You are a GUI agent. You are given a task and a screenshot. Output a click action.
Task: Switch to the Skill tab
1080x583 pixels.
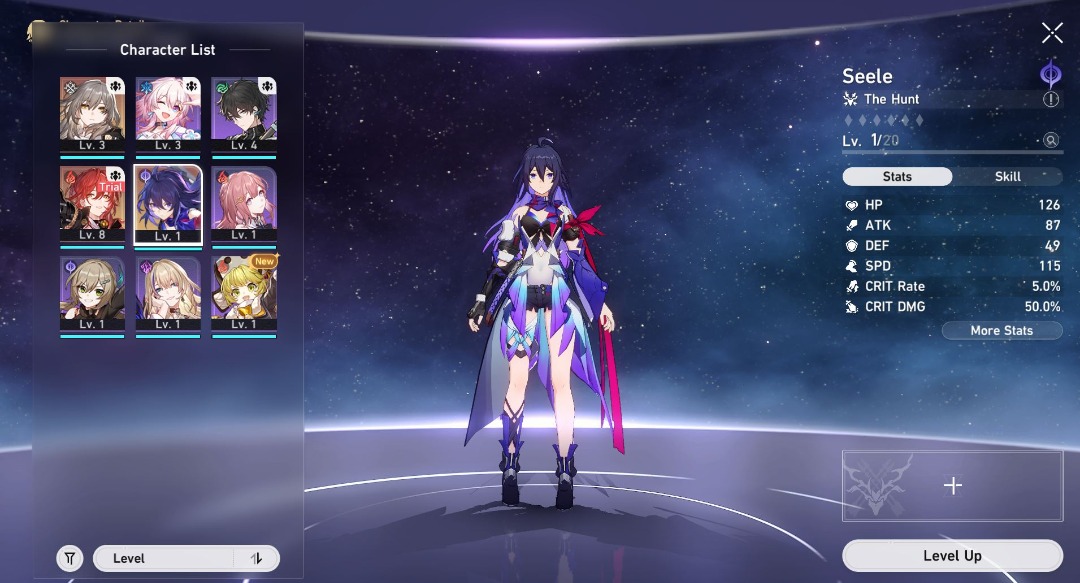[1007, 177]
